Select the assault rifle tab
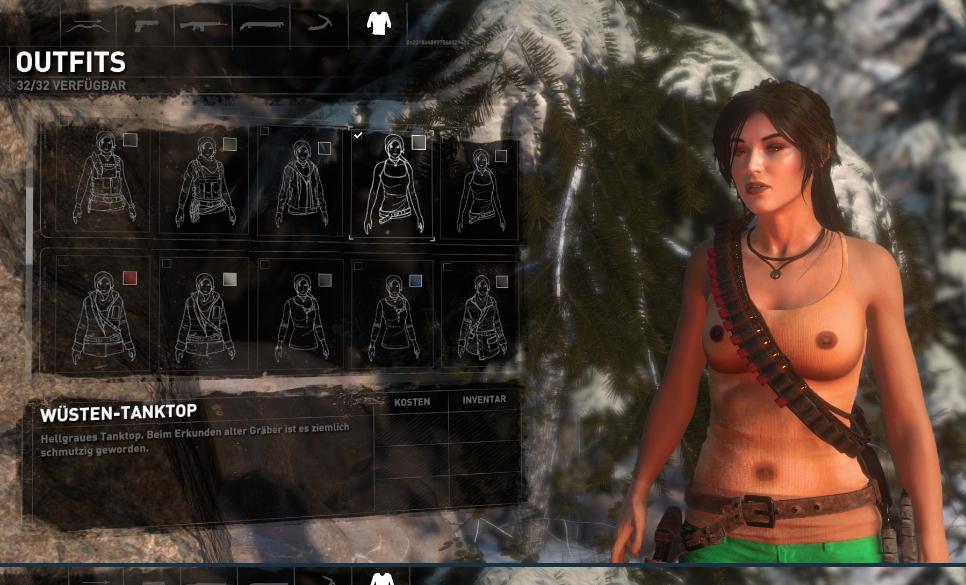This screenshot has height=585, width=966. (x=203, y=24)
